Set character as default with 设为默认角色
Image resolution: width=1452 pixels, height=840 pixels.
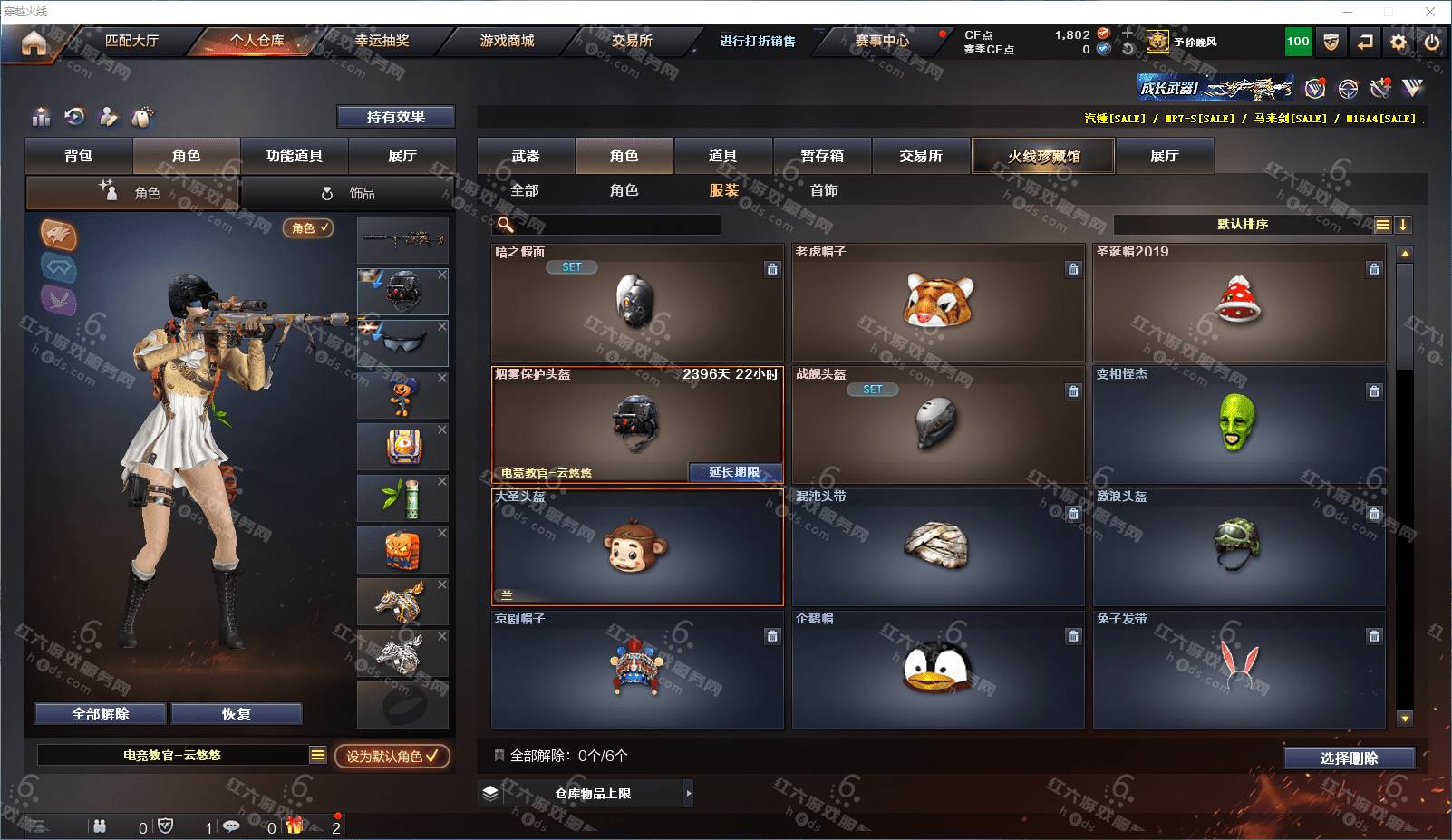tap(392, 756)
